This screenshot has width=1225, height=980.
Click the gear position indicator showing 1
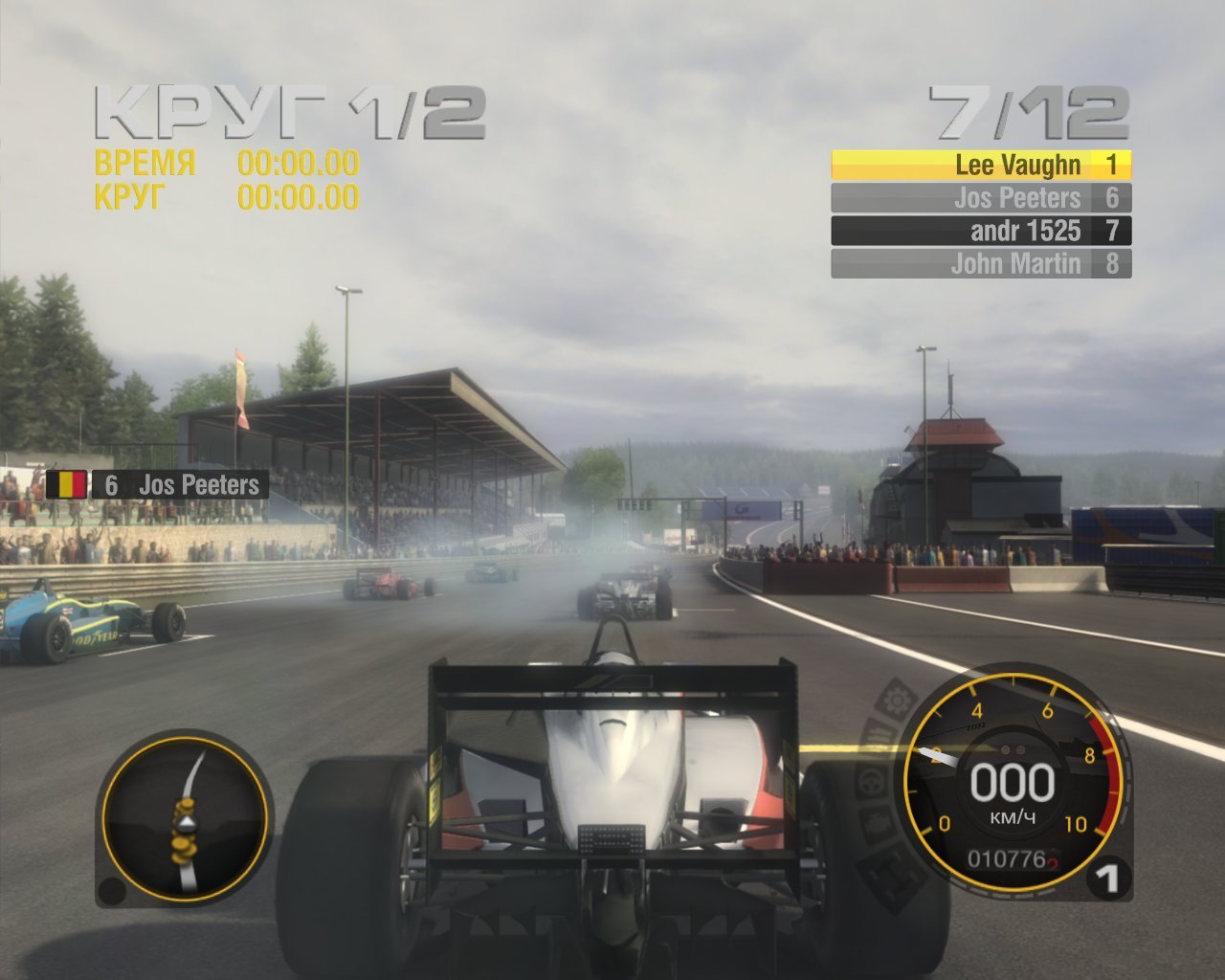tap(1108, 877)
